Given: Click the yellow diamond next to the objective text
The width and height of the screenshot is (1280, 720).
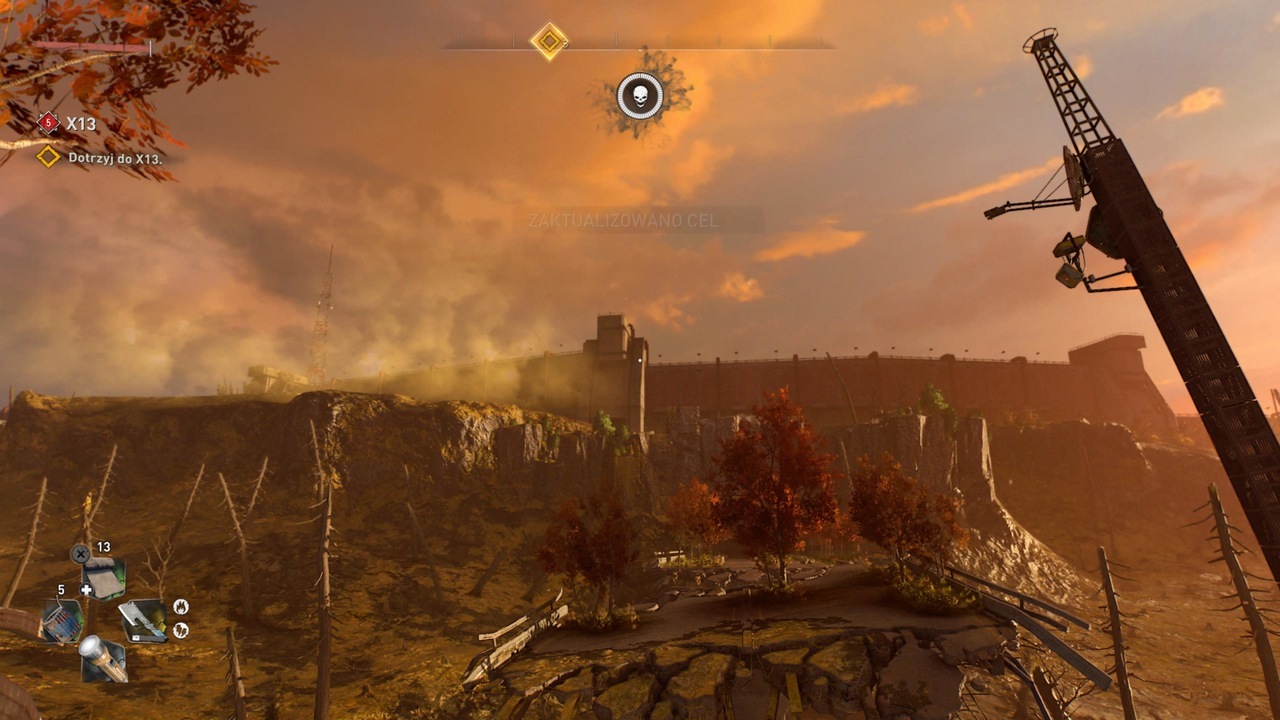Looking at the screenshot, I should coord(48,158).
